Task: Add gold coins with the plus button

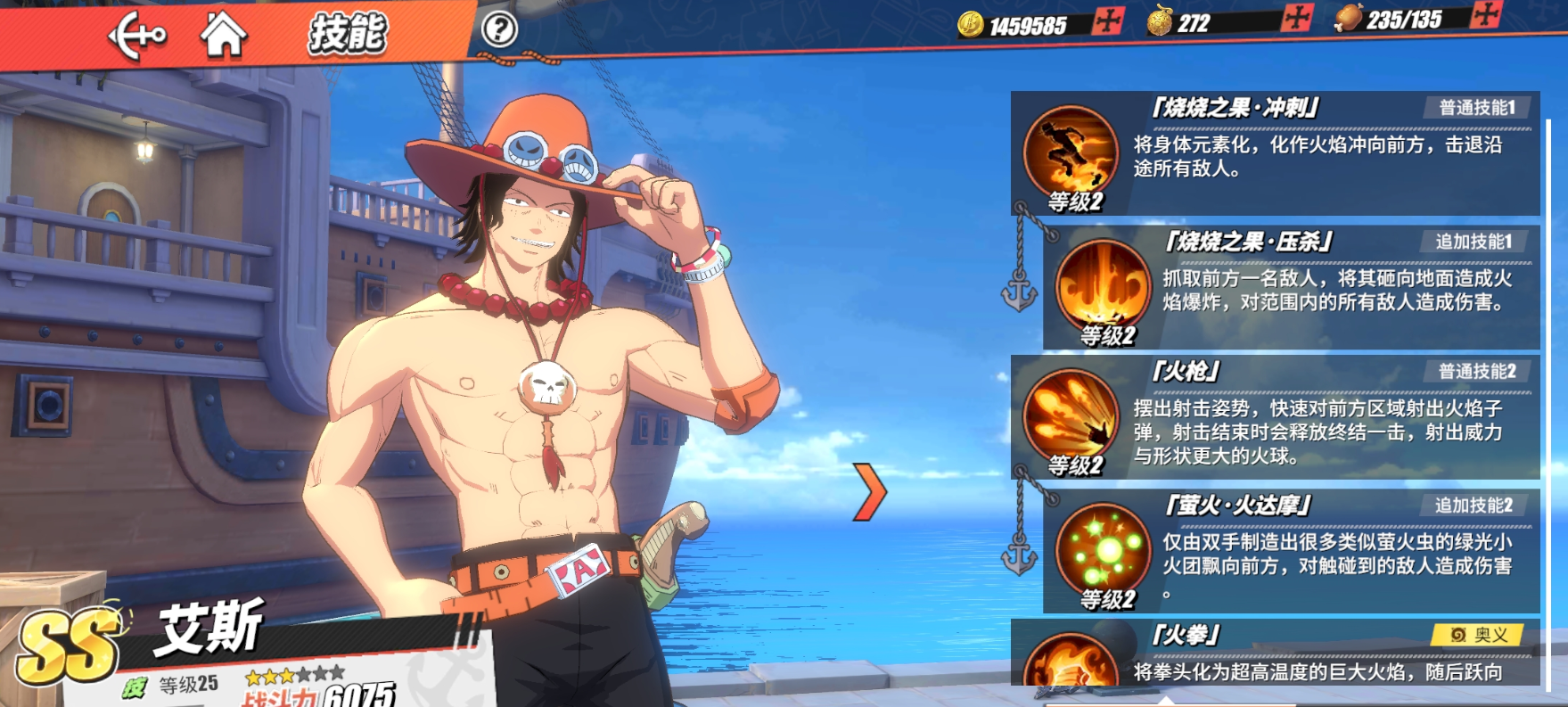Action: [x=1108, y=21]
